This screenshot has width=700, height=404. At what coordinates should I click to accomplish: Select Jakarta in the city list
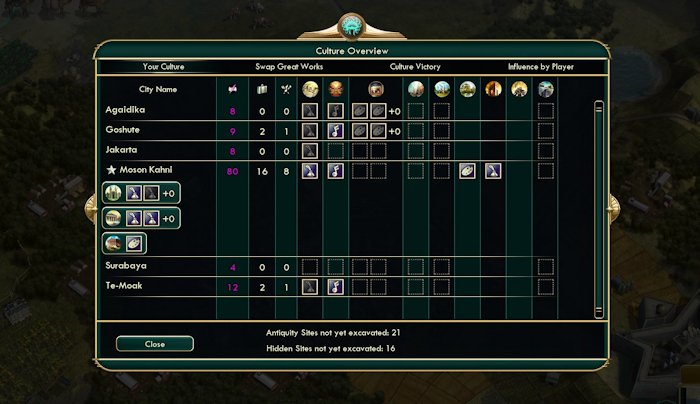pos(121,150)
